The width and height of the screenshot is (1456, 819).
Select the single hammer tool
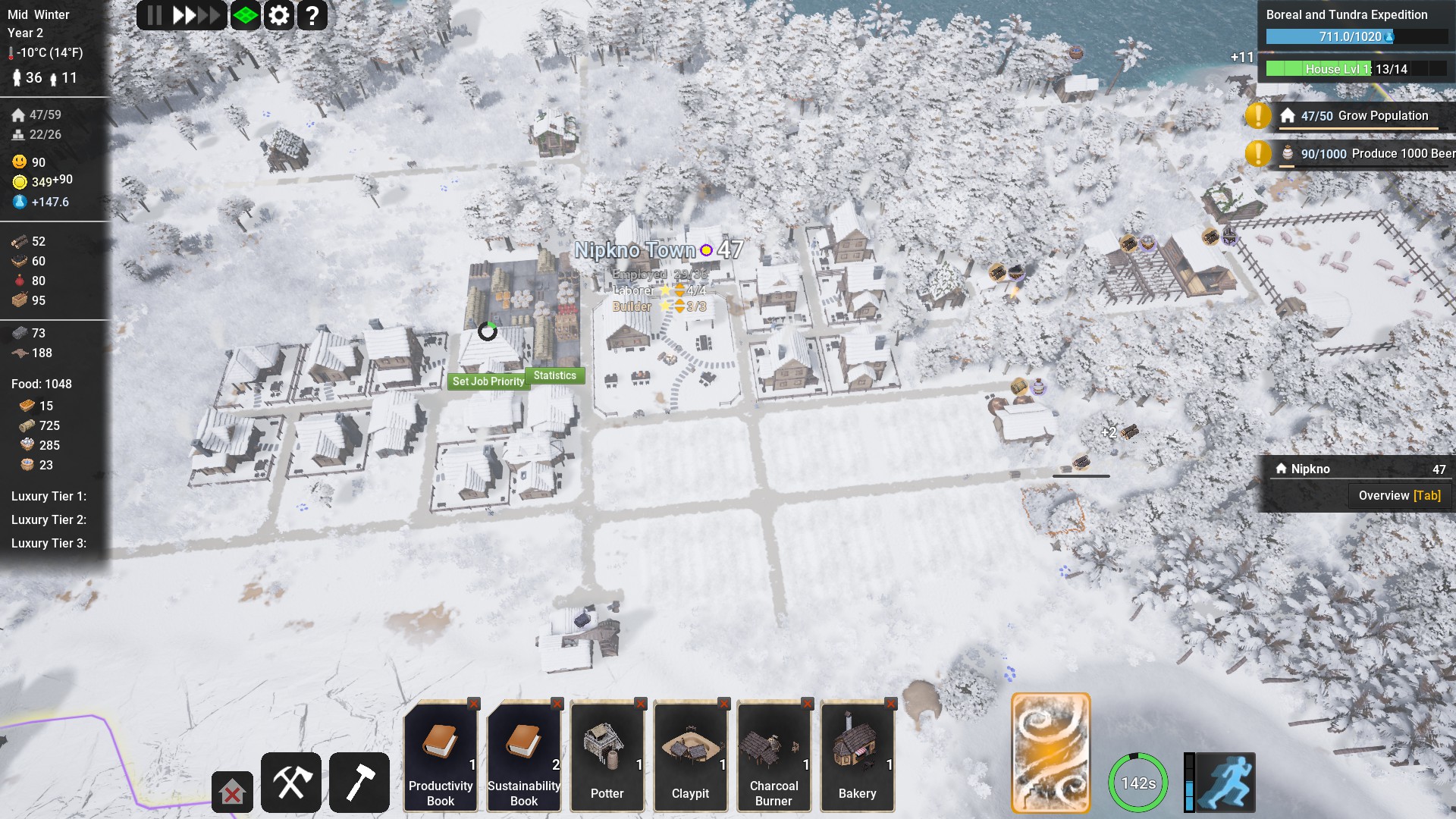(x=359, y=783)
